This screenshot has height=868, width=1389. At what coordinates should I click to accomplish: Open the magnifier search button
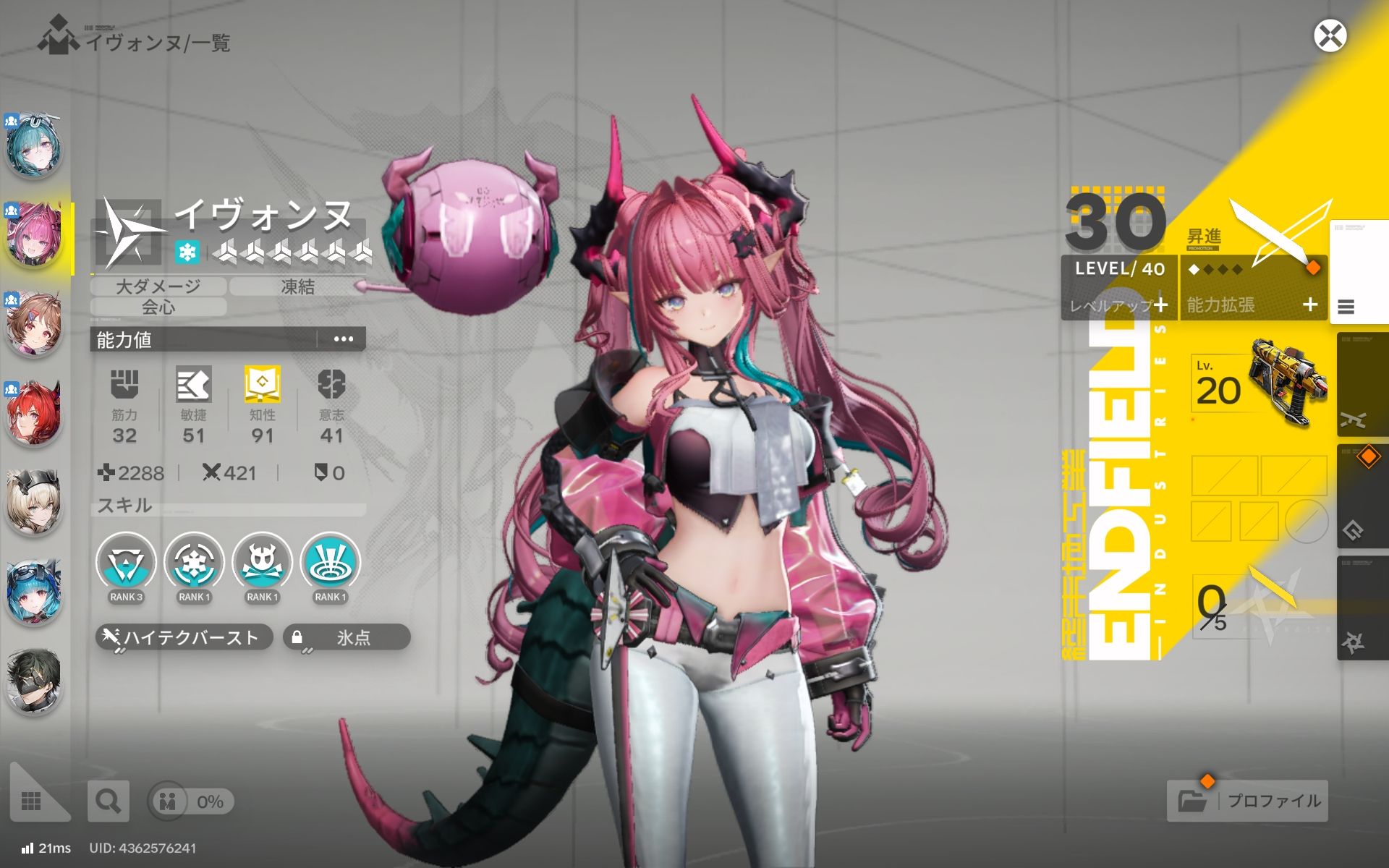(109, 801)
